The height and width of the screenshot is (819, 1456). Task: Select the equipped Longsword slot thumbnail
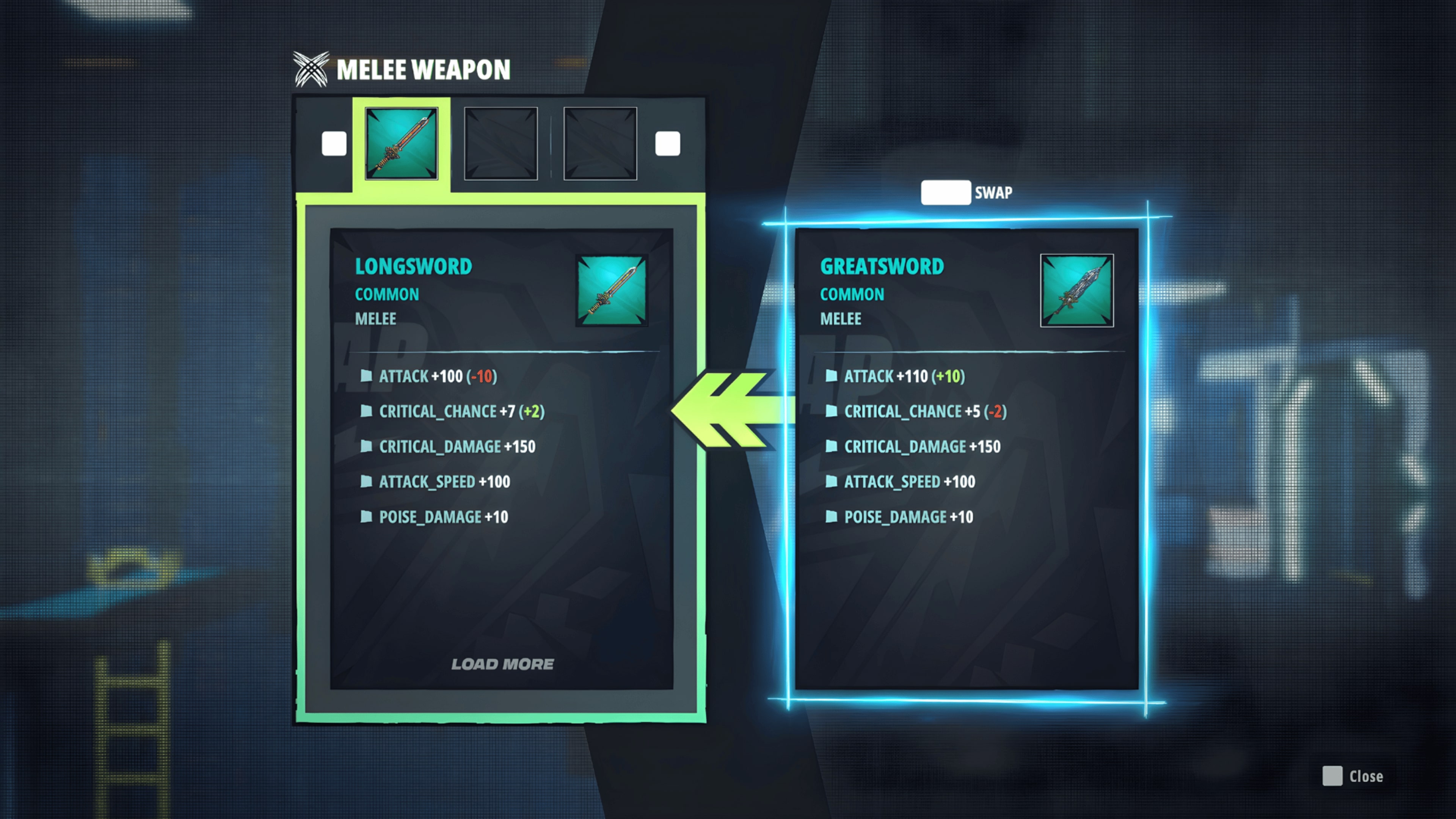(401, 143)
